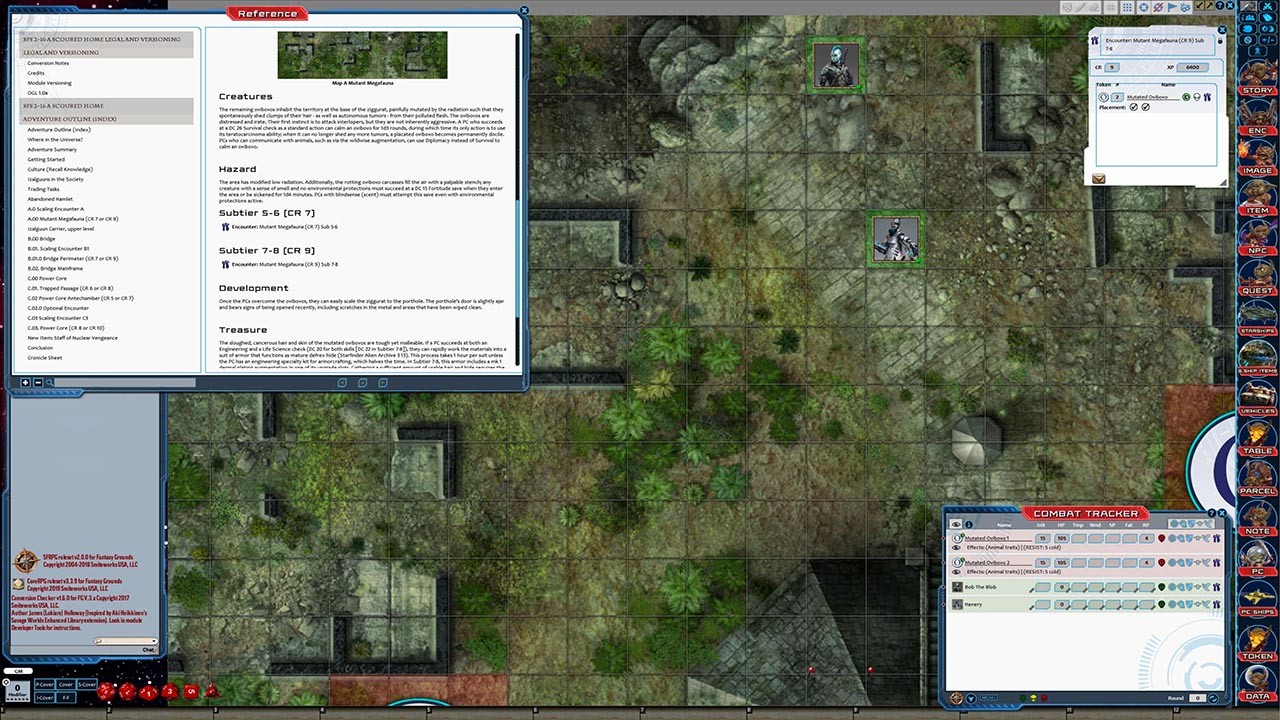Toggle the visibility eye for Mutated Ovibovs 1

tap(955, 547)
